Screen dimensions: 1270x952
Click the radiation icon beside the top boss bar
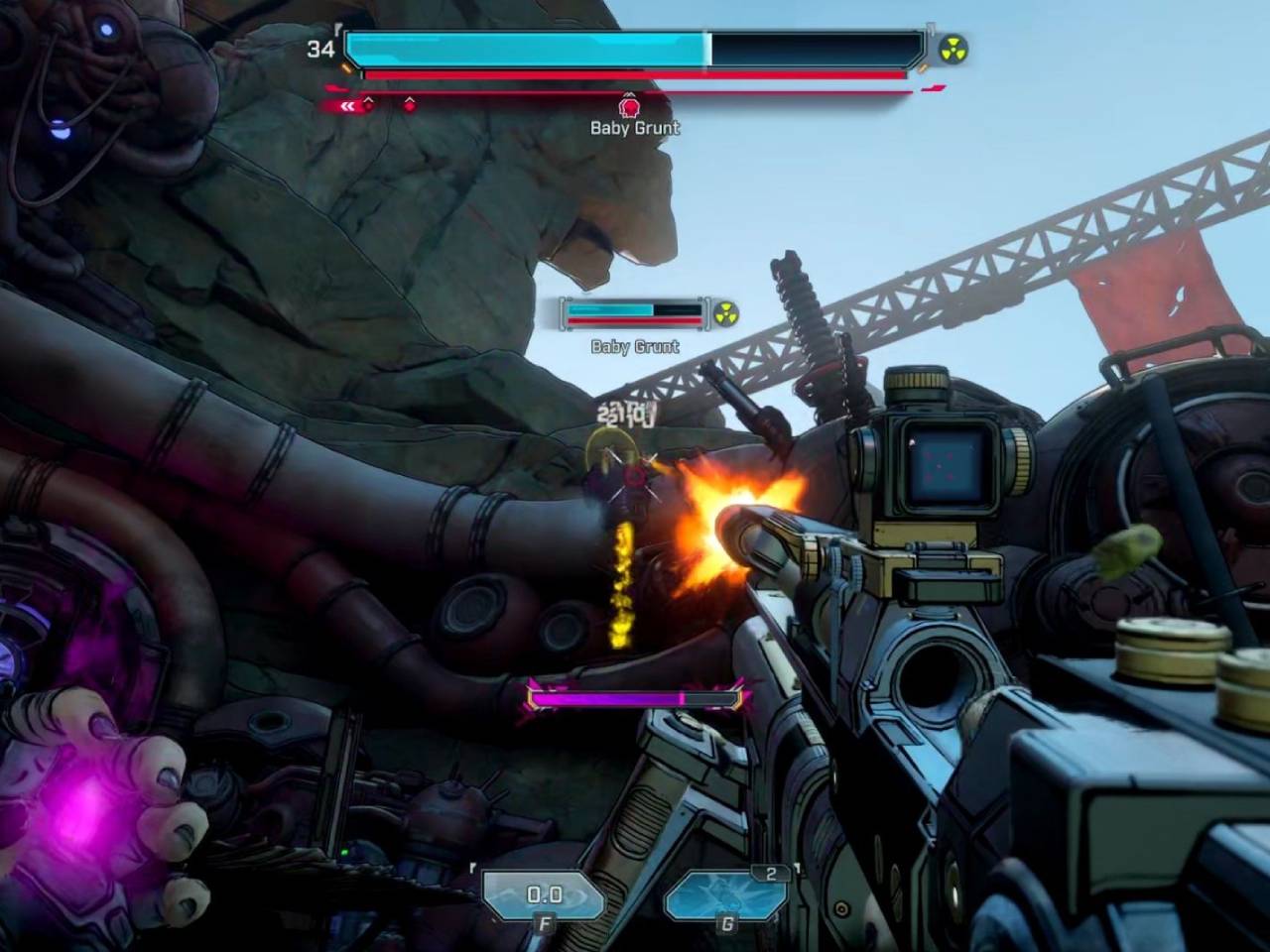(x=953, y=50)
